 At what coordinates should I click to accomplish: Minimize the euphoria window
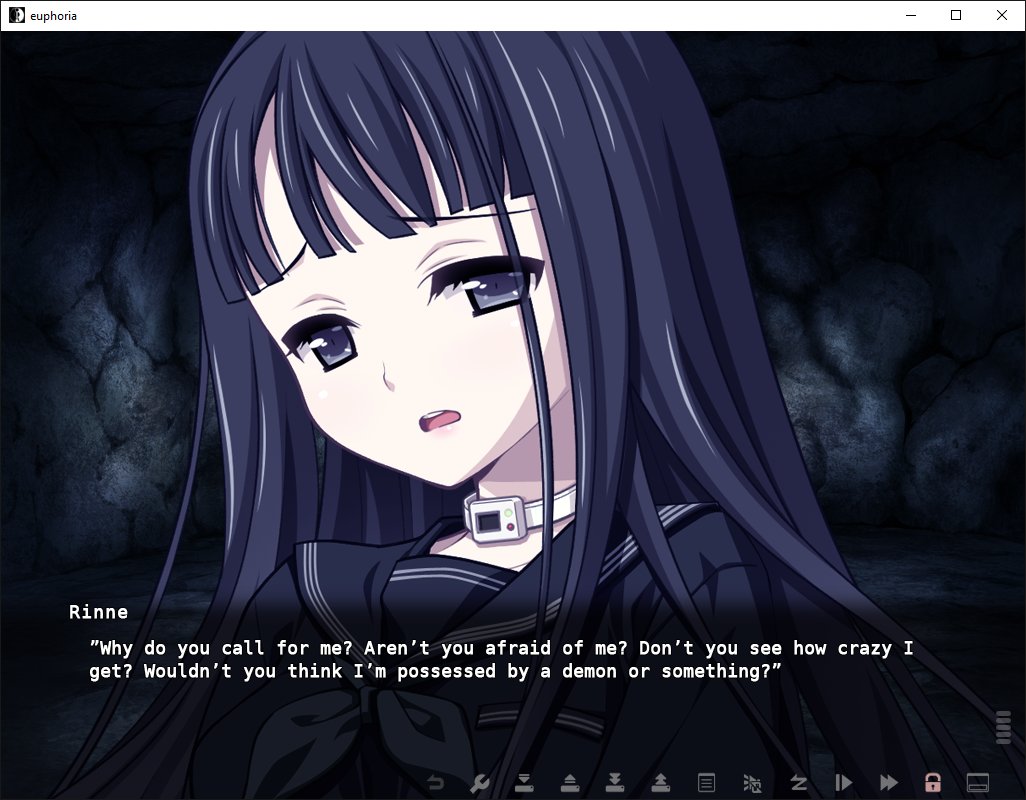pos(911,15)
